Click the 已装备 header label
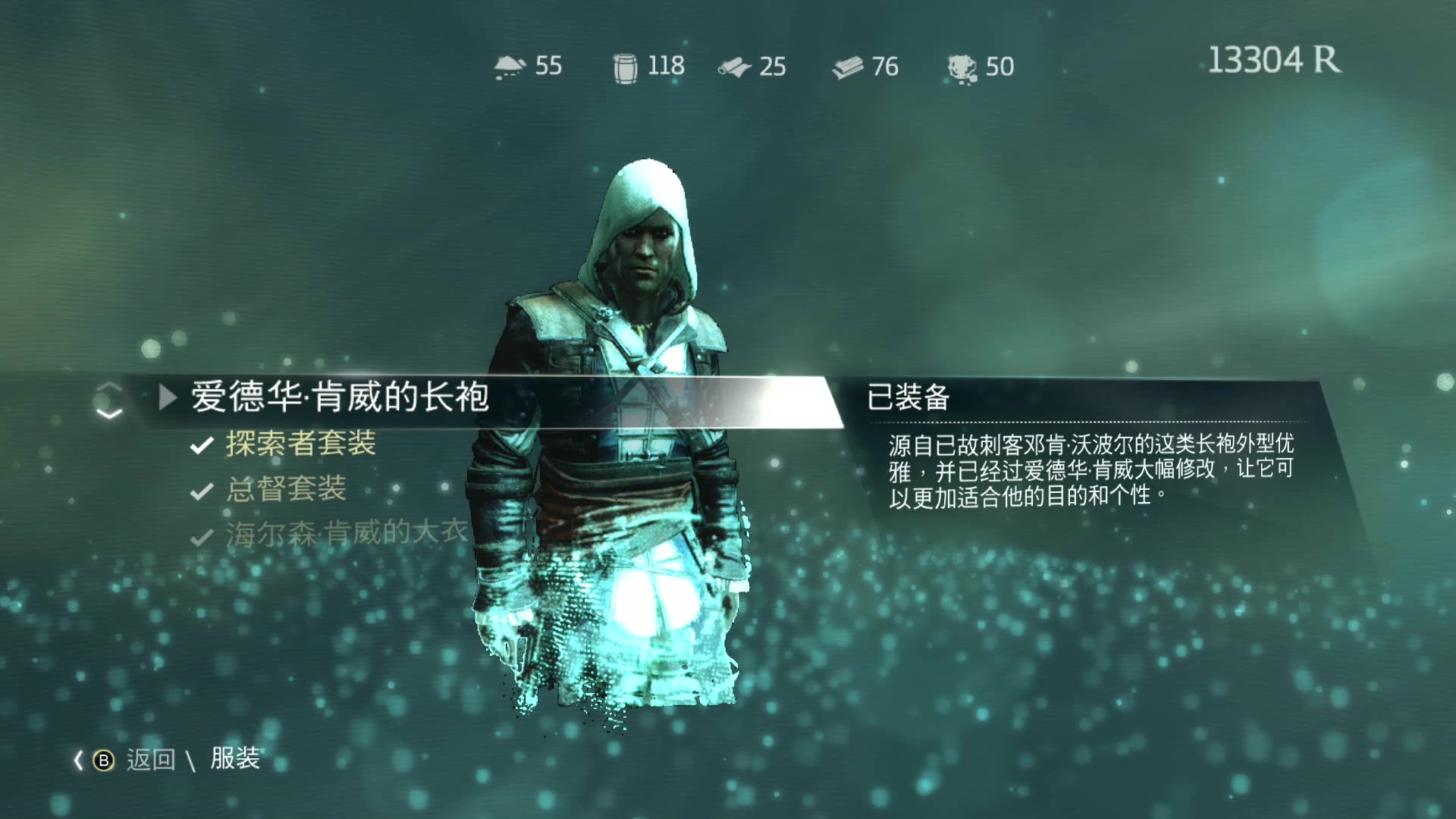Viewport: 1456px width, 819px height. click(x=910, y=397)
